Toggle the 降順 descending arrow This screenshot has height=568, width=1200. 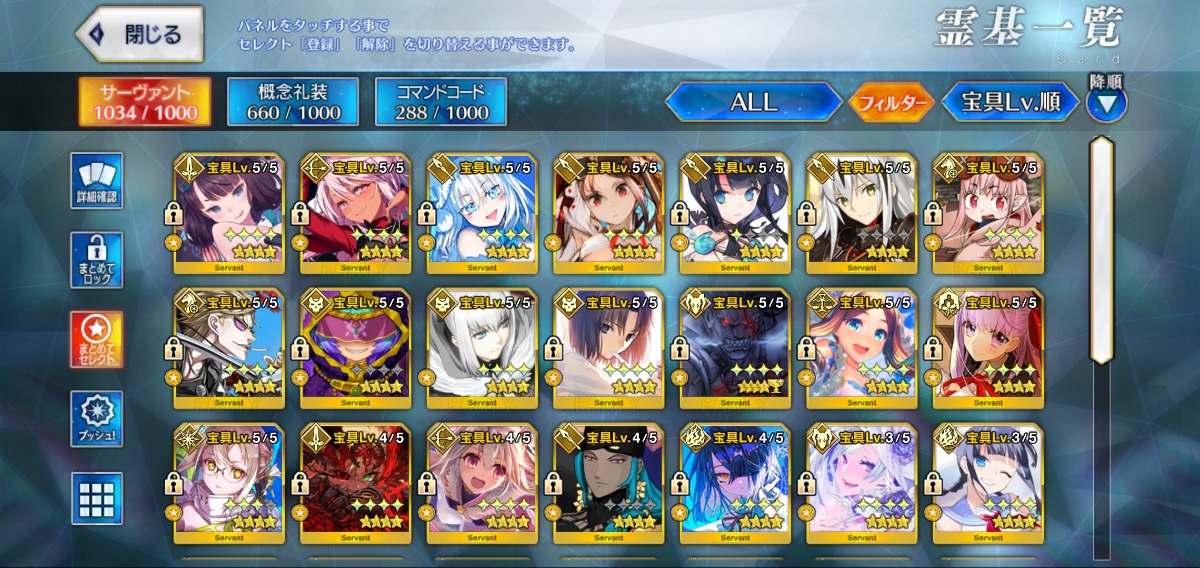point(1106,102)
